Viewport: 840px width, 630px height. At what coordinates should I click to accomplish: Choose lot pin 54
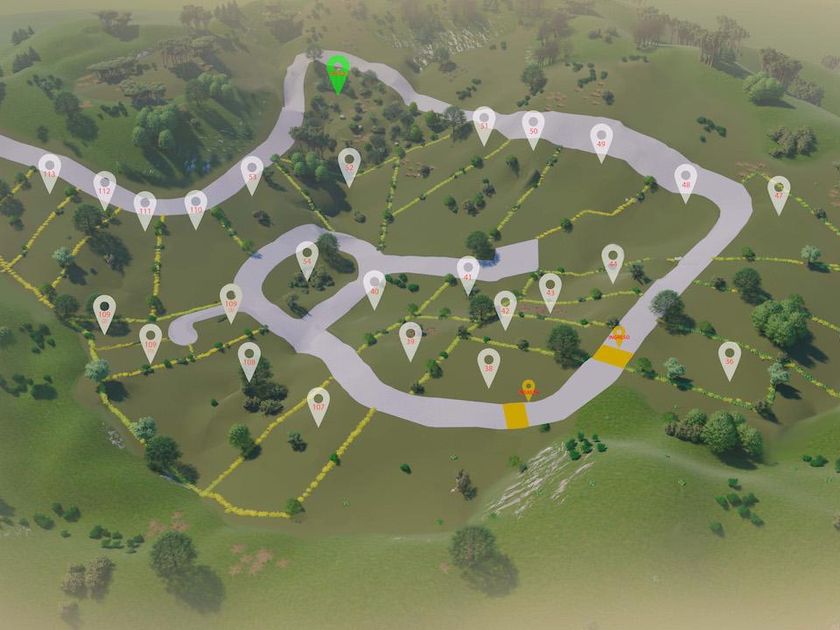pos(307,256)
